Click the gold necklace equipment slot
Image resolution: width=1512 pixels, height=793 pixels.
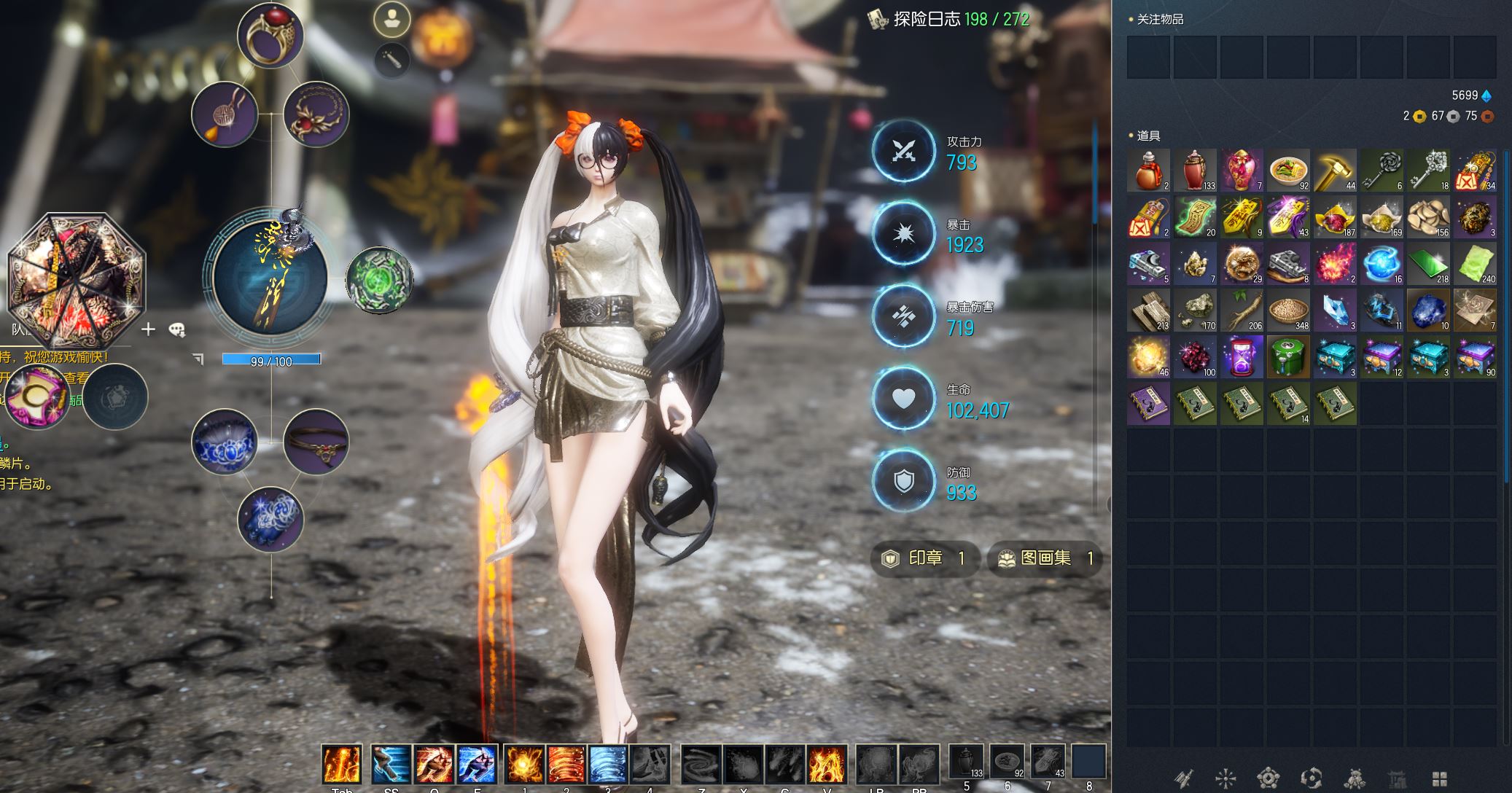coord(316,114)
